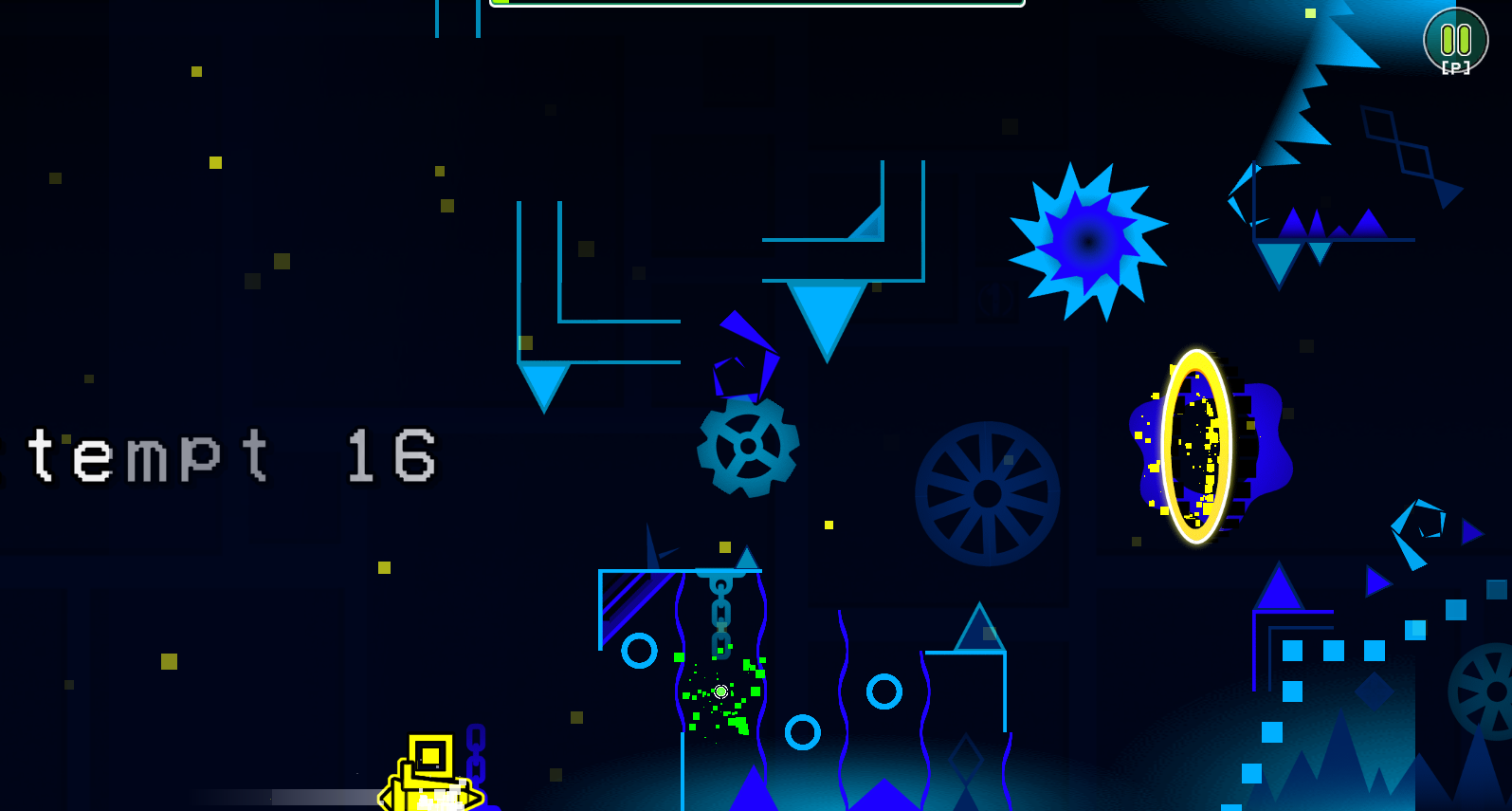Click the Attempt 16 text
The width and height of the screenshot is (1512, 811).
pos(218,455)
